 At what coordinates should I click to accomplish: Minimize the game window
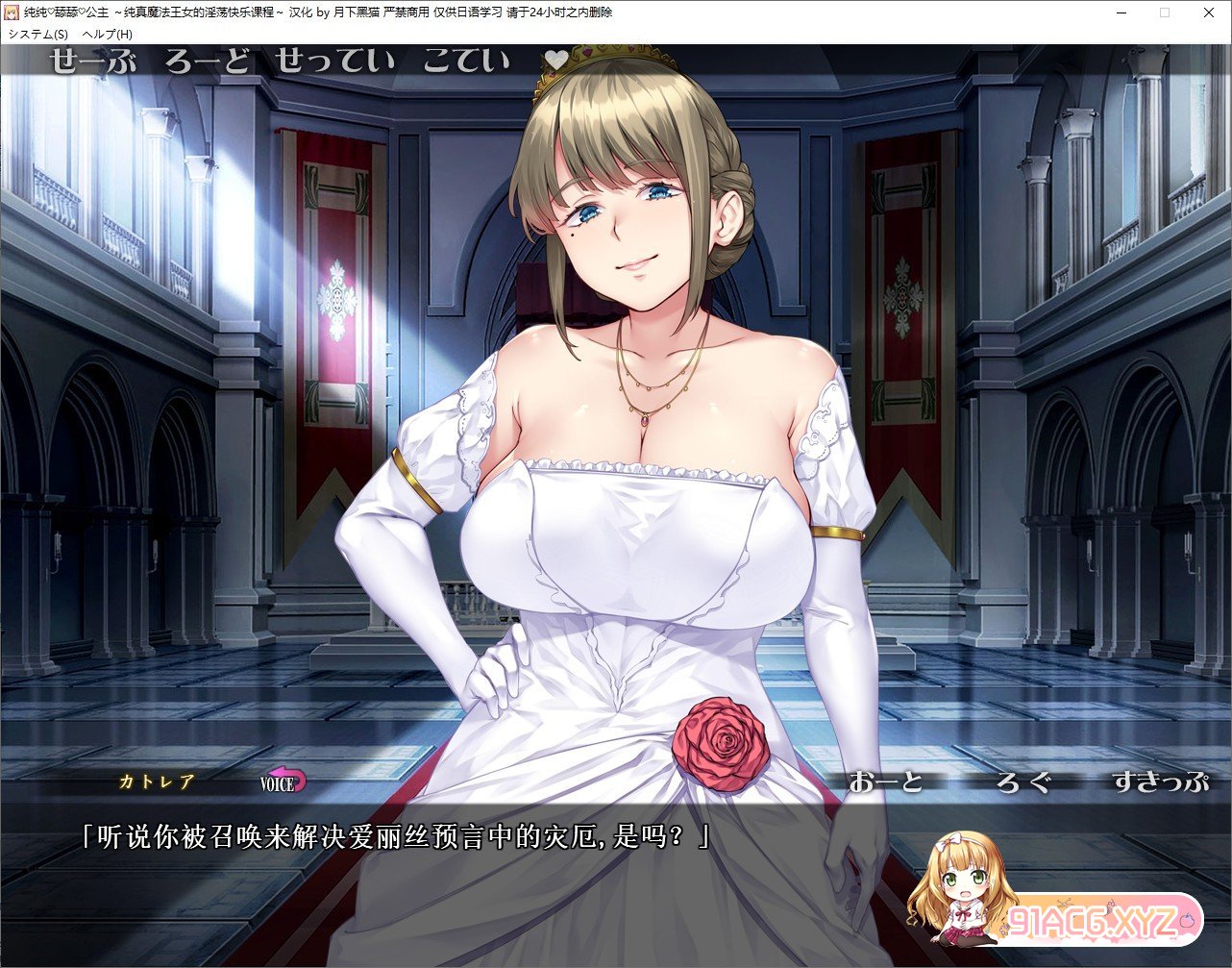[1121, 12]
